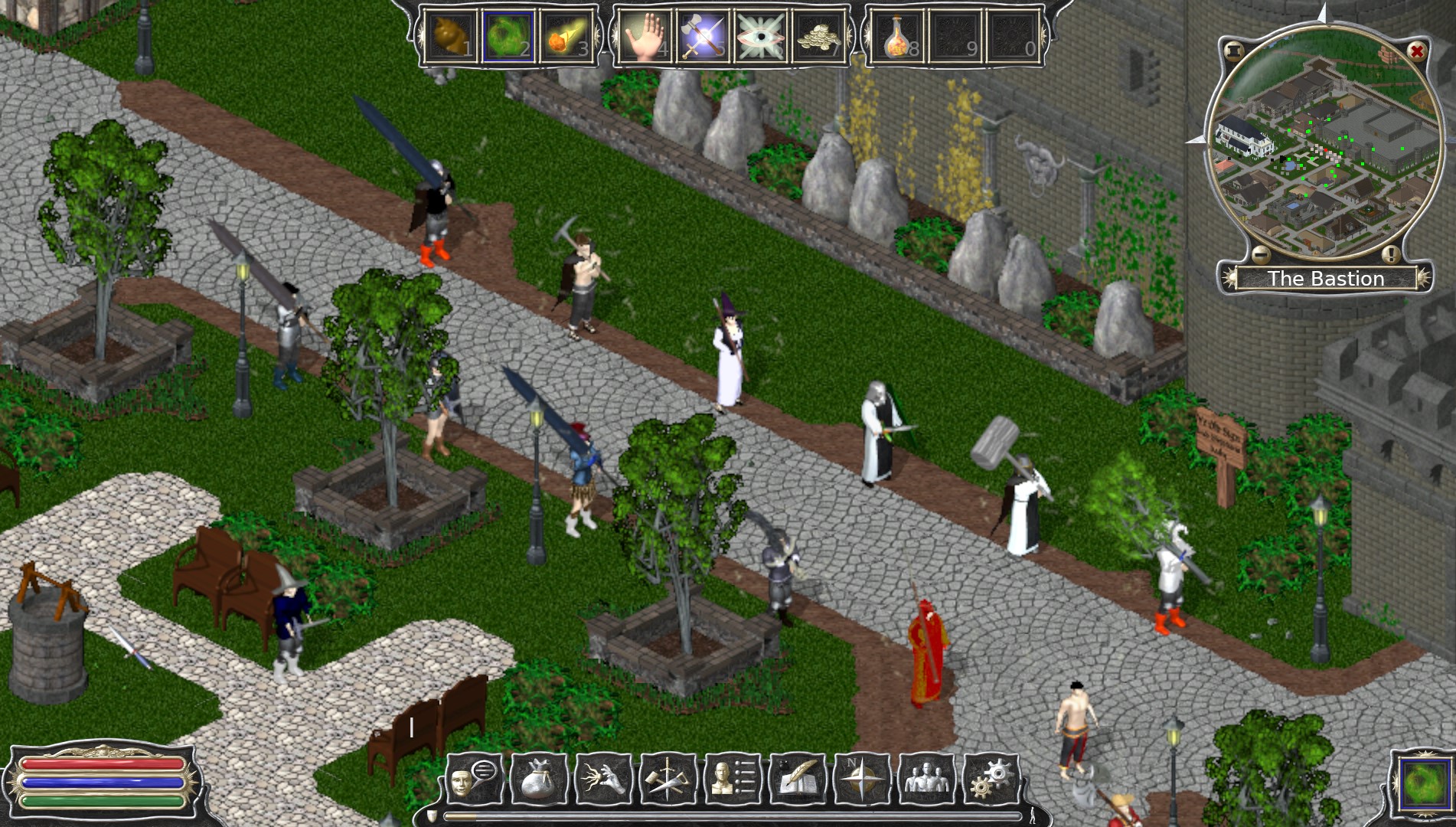Select the gold coins pile slot
Viewport: 1456px width, 827px height.
point(819,36)
